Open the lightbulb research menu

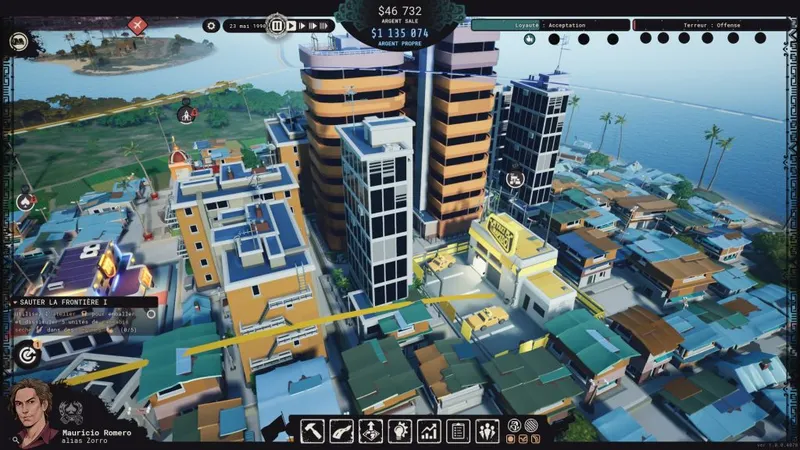point(400,431)
